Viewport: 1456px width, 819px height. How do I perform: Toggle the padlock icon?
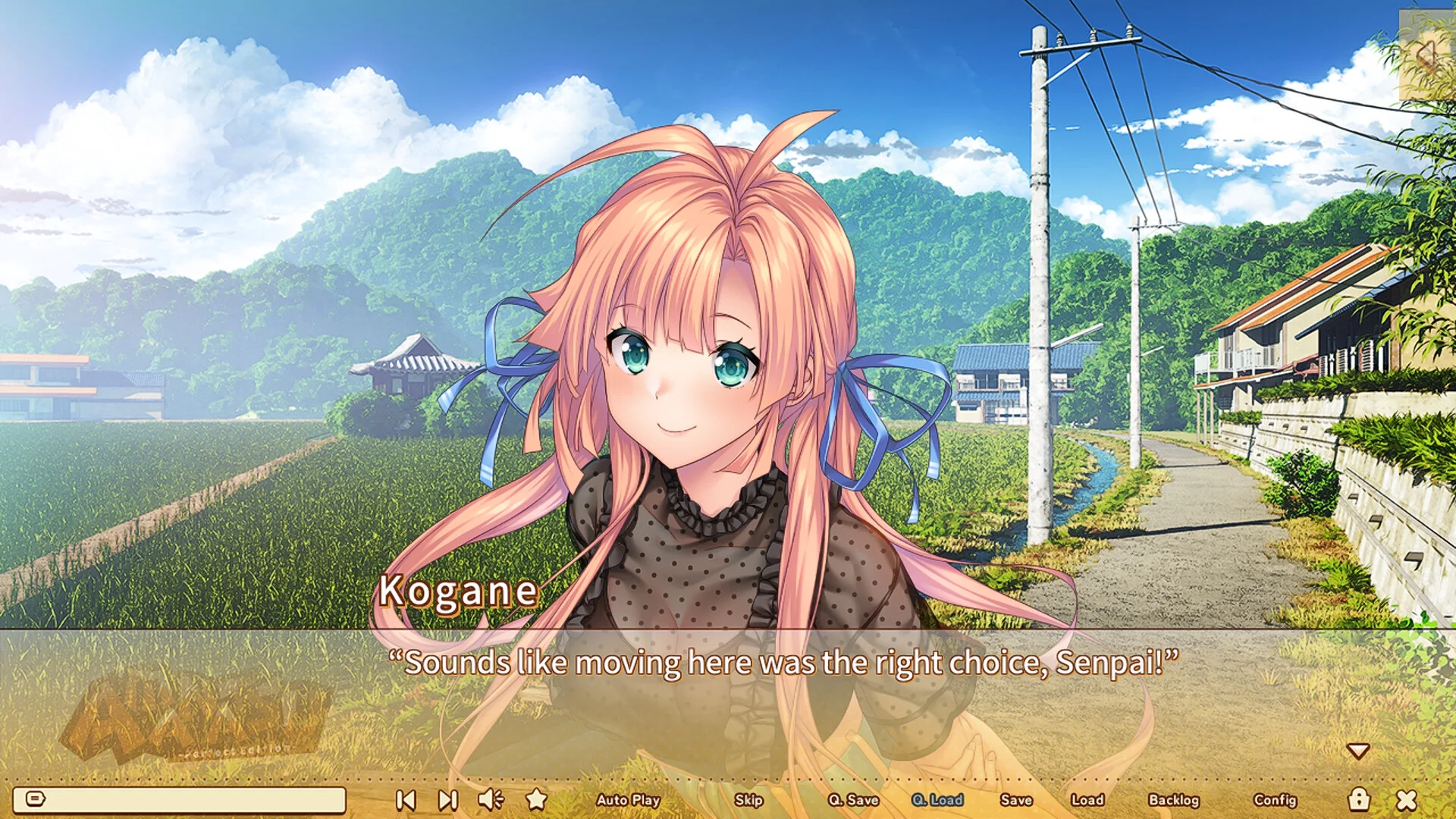[x=1359, y=799]
